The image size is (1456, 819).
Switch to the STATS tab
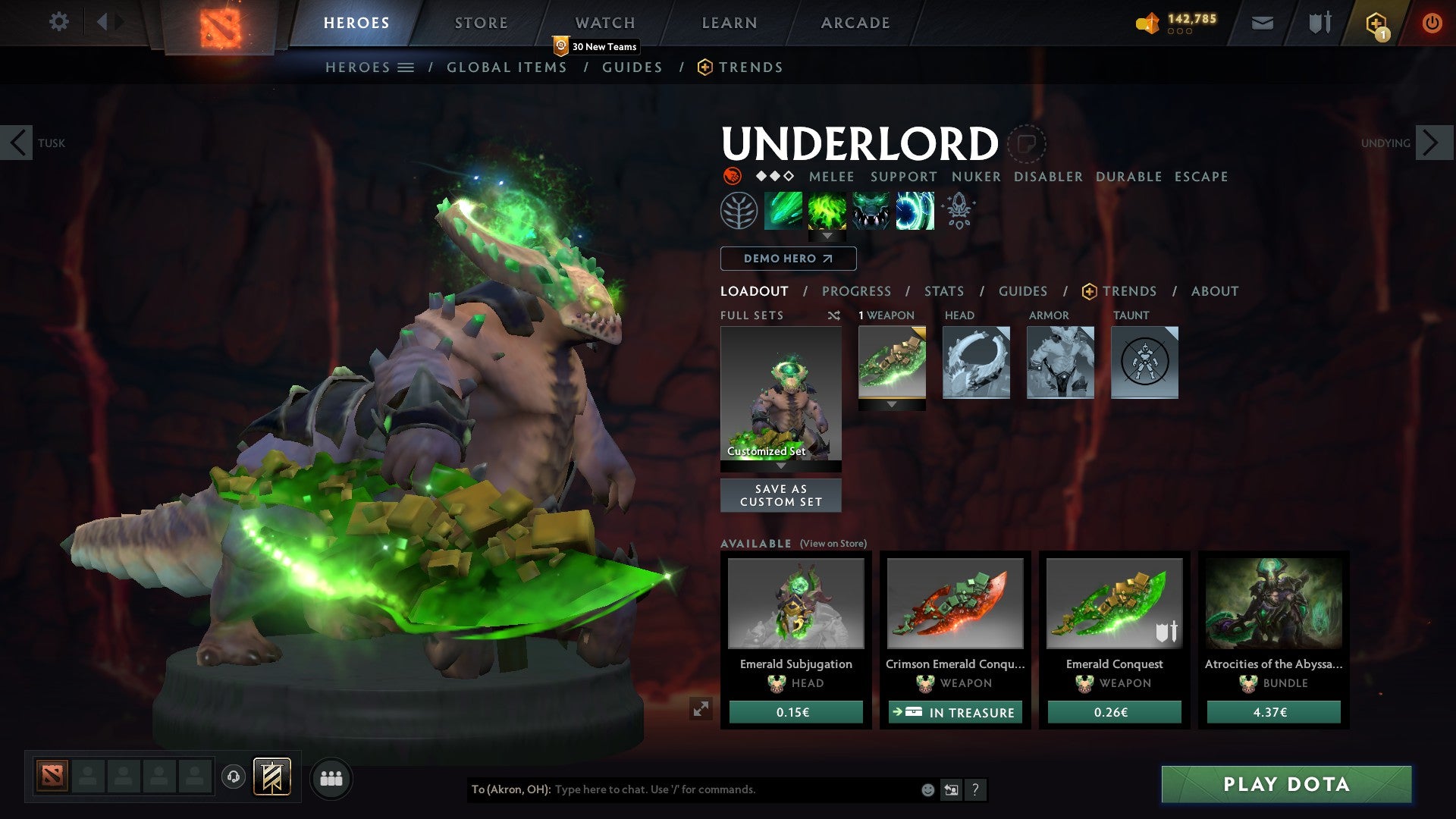(x=943, y=290)
